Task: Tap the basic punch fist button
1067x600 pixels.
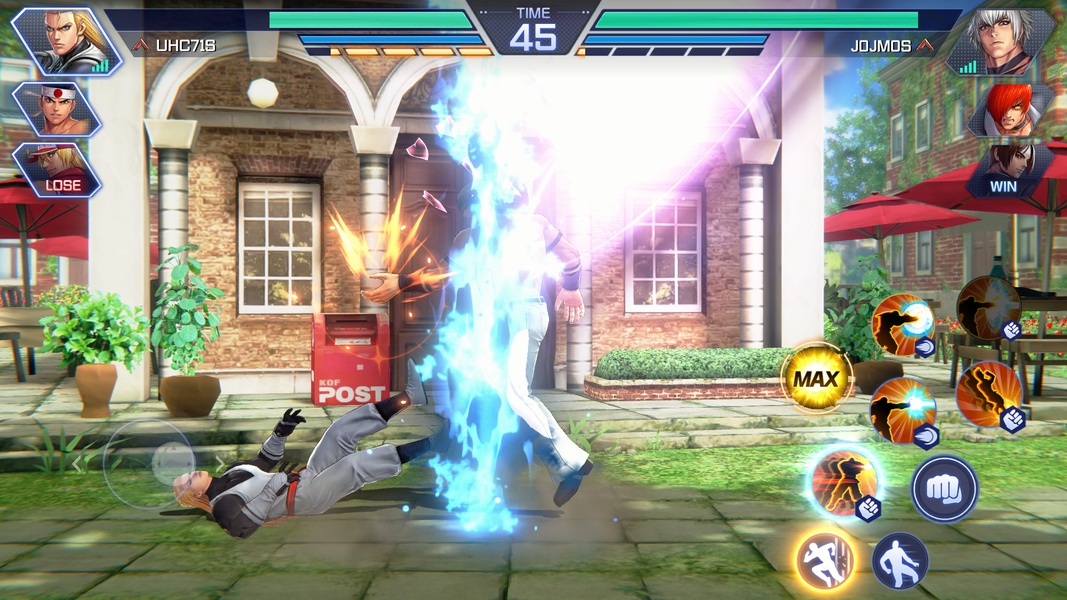Action: click(x=944, y=490)
